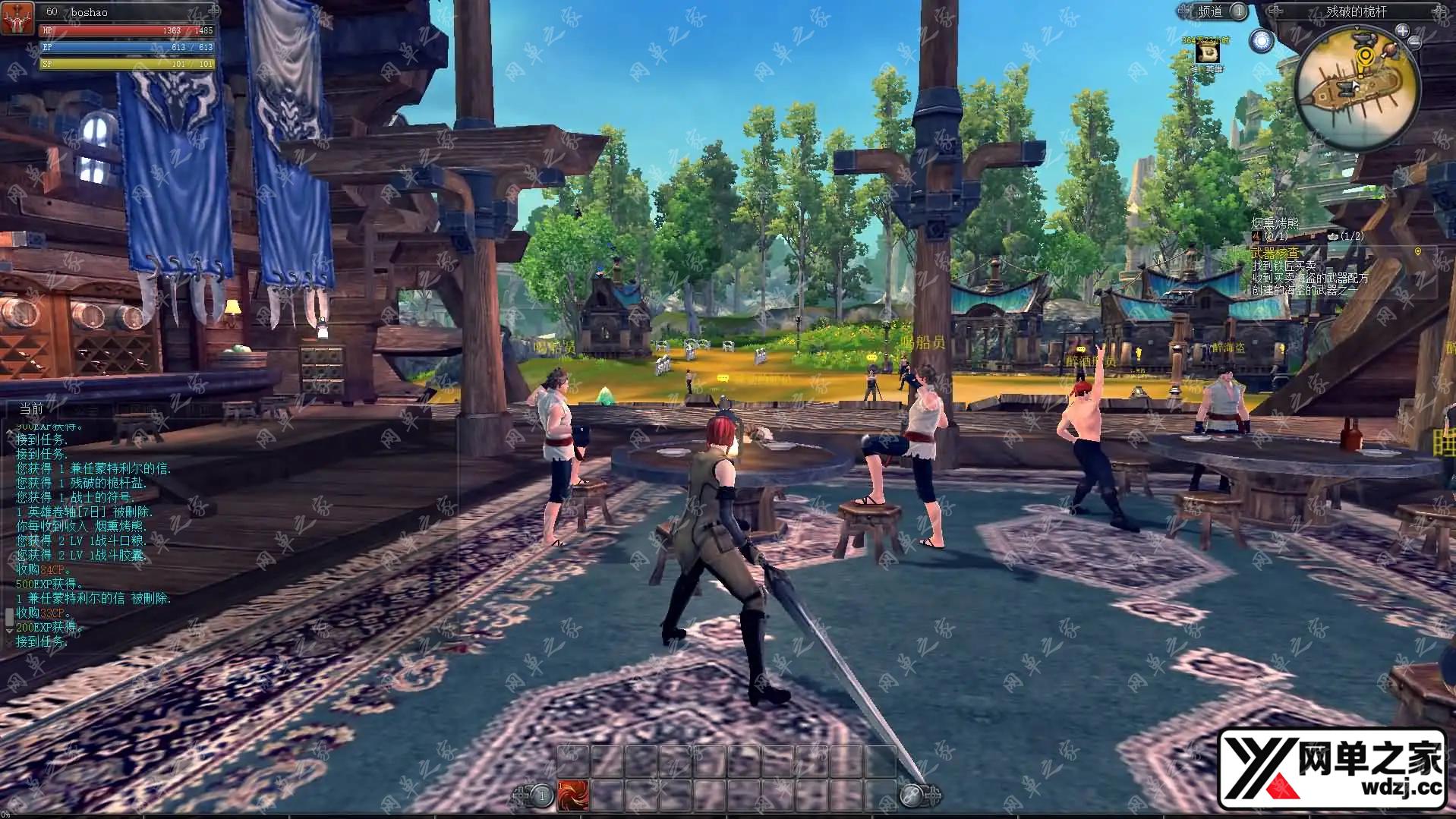Open the circular ship minimap
Viewport: 1456px width, 819px height.
pyautogui.click(x=1357, y=93)
